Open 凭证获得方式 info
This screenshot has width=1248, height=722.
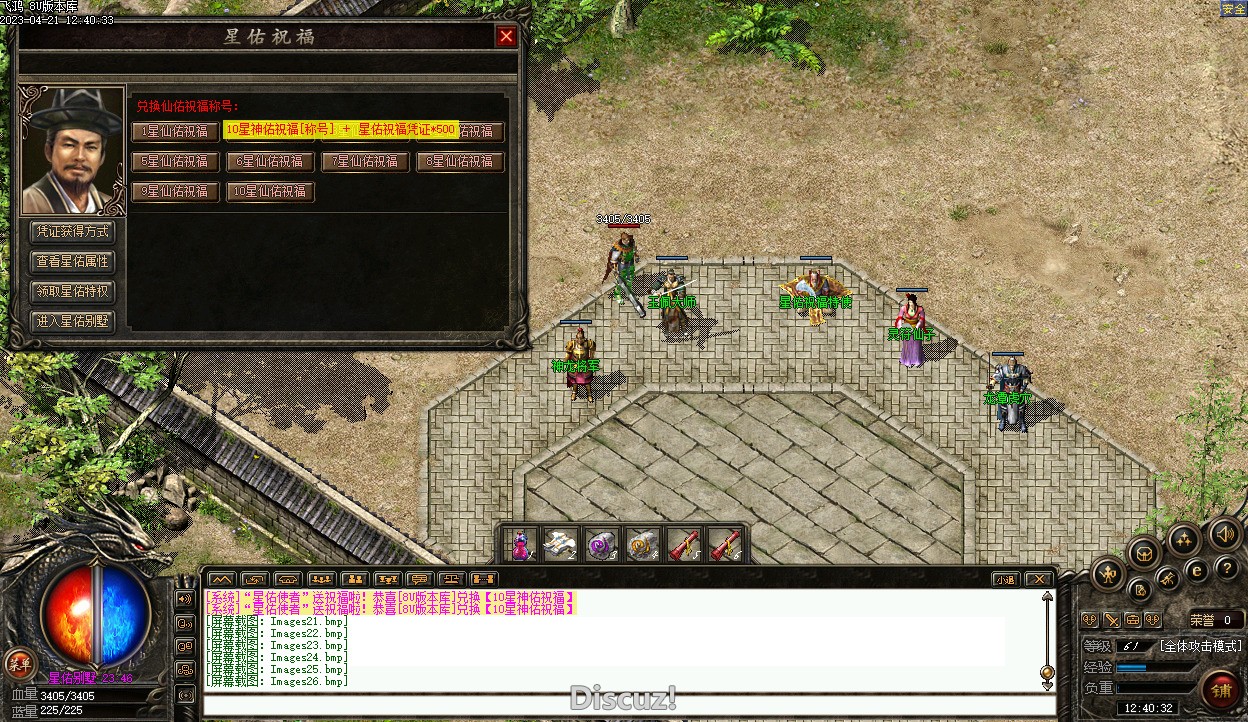[x=73, y=232]
